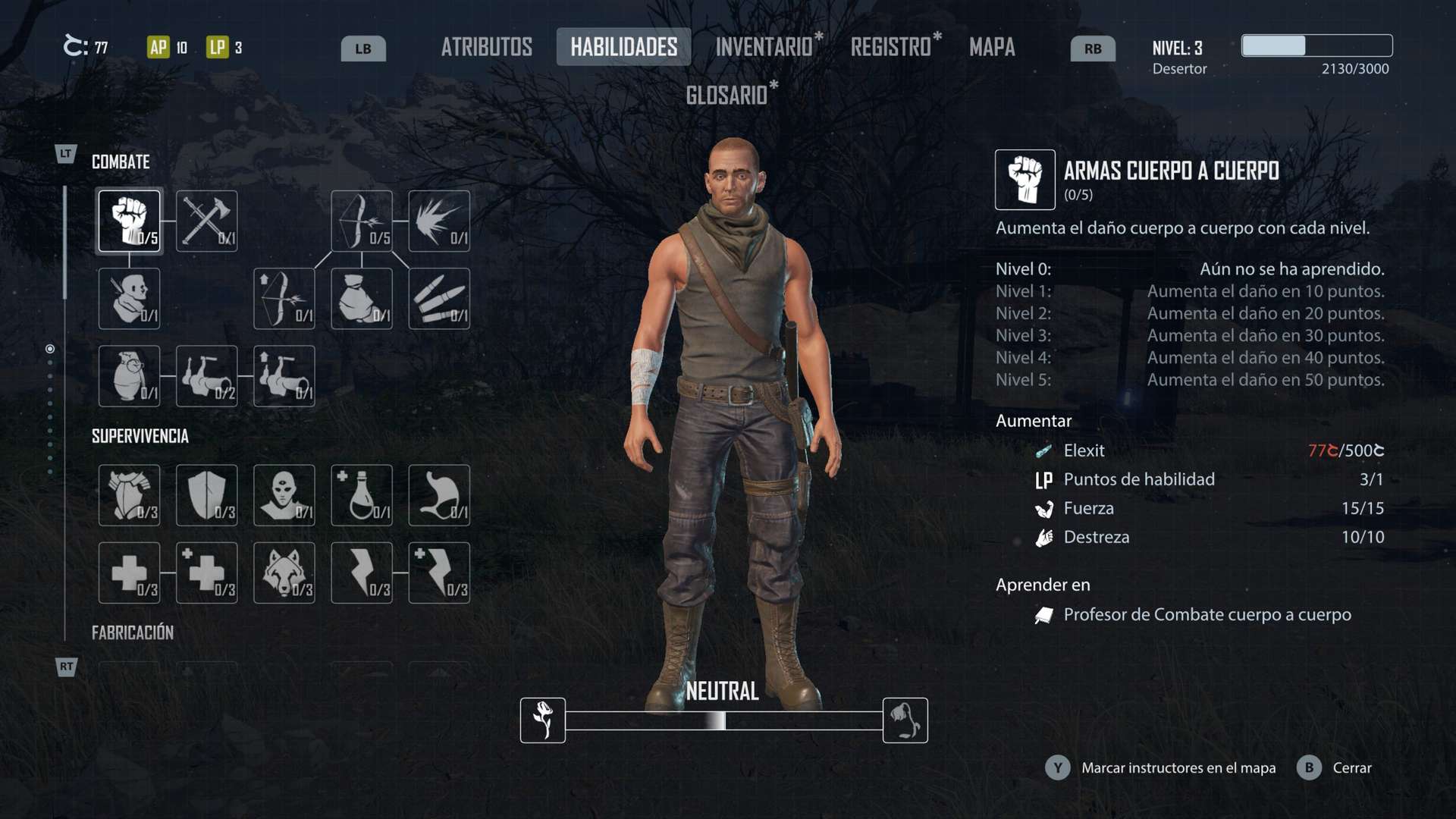
Task: Show the Mapa tab
Action: coord(991,47)
